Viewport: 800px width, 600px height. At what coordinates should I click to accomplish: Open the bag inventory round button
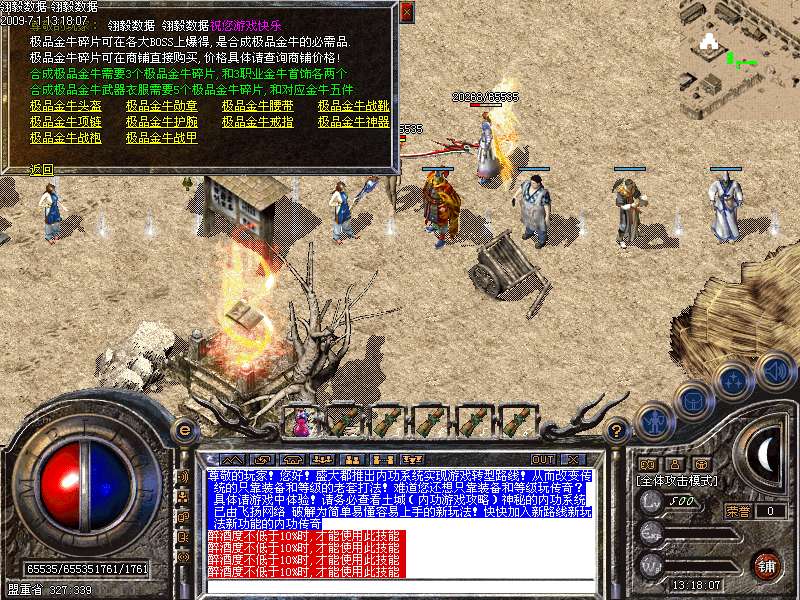[692, 399]
